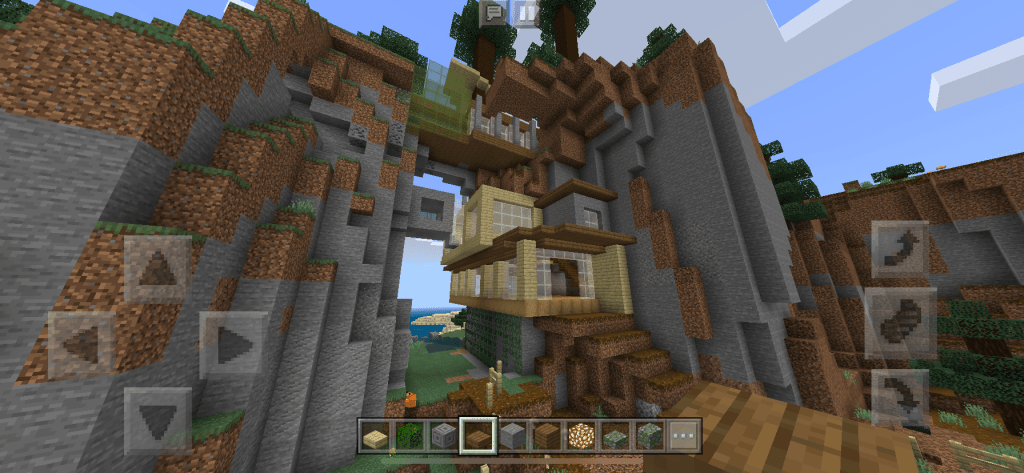Tap the move right arrow

(x=232, y=345)
